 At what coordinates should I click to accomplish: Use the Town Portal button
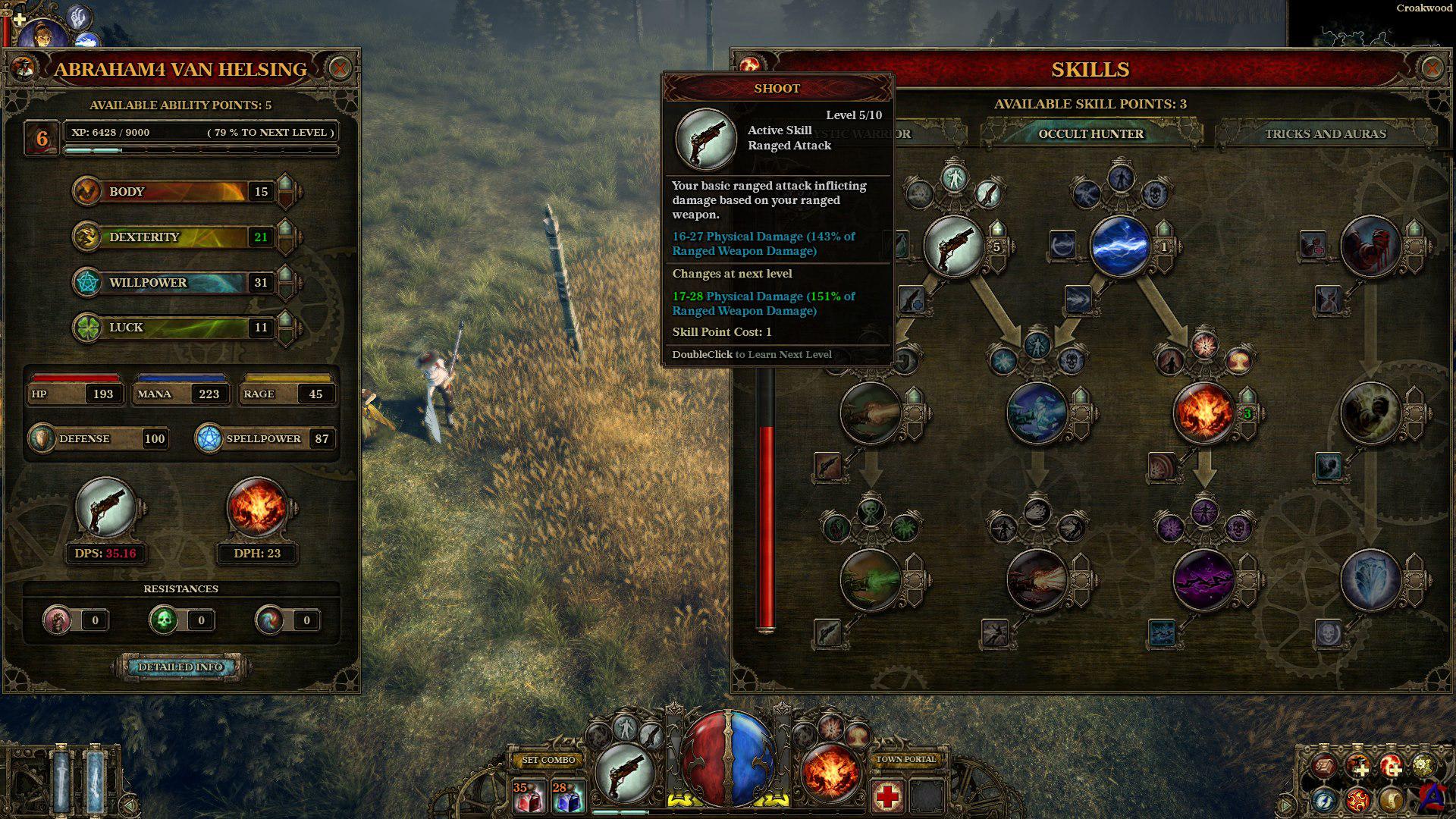click(x=906, y=759)
